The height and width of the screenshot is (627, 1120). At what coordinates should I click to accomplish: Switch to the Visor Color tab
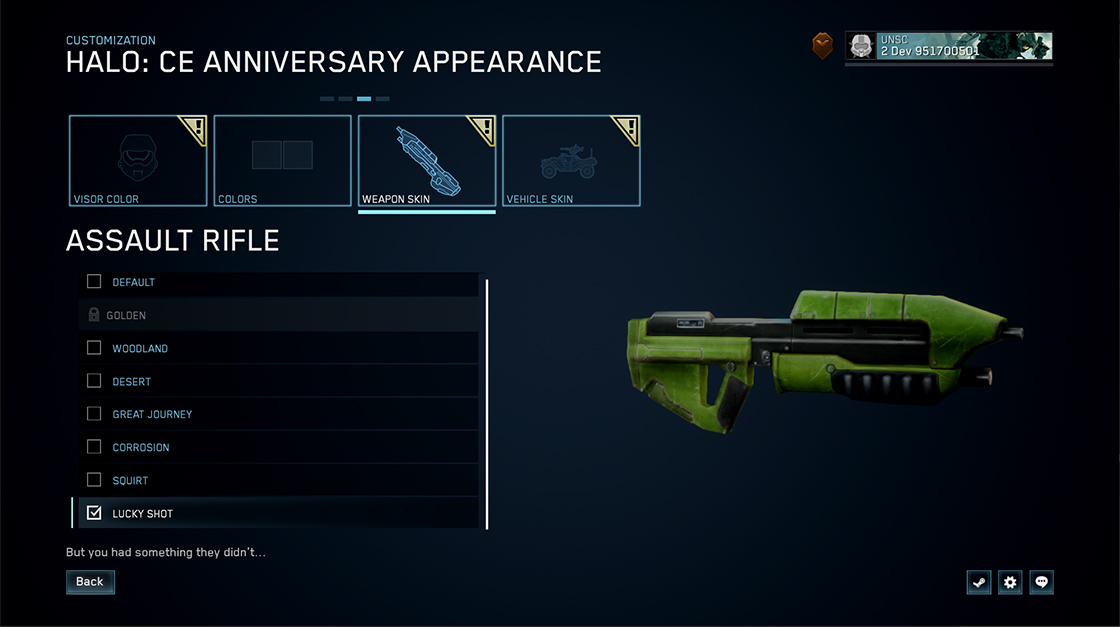[x=138, y=161]
